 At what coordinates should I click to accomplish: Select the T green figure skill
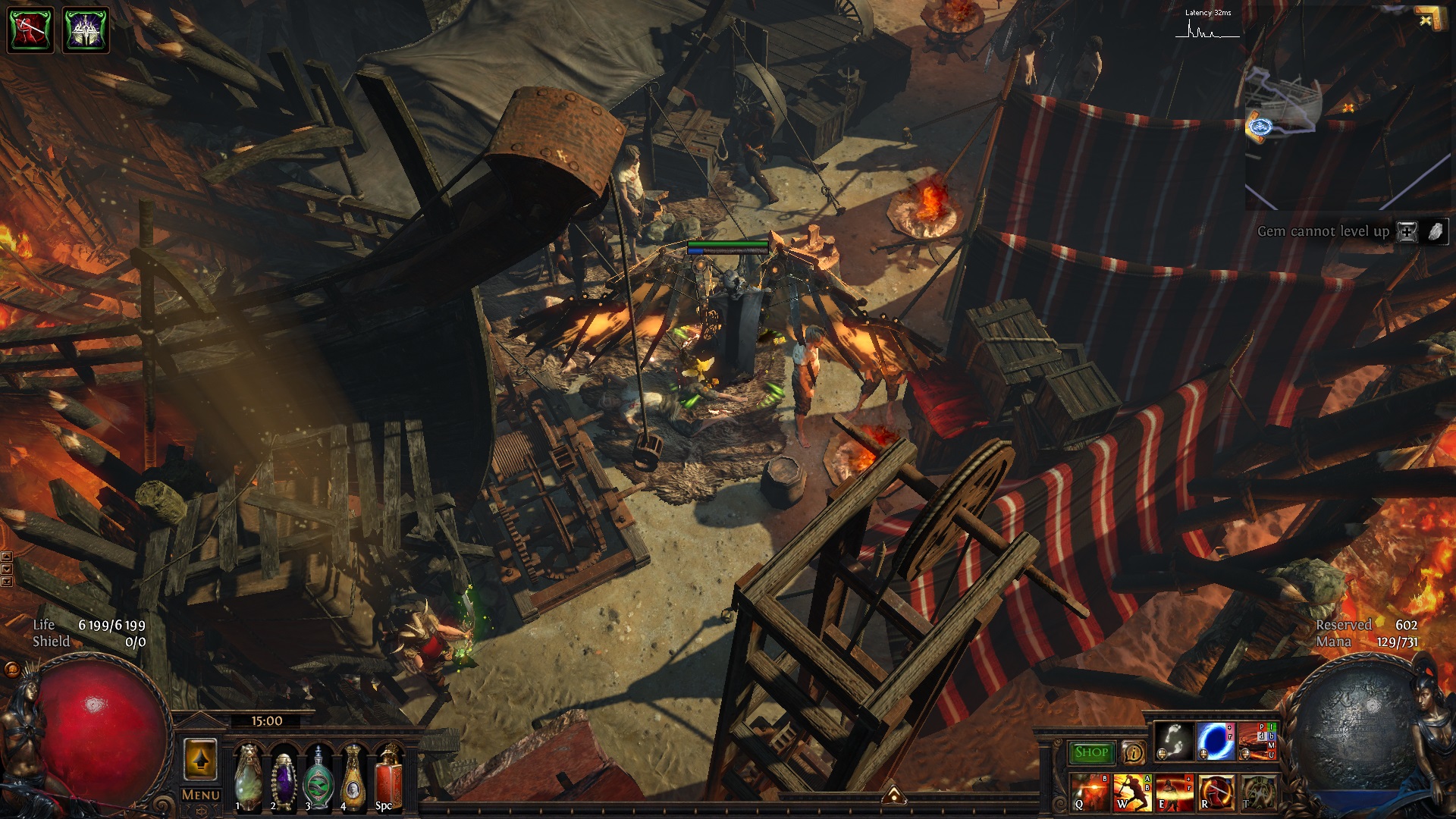[1257, 792]
